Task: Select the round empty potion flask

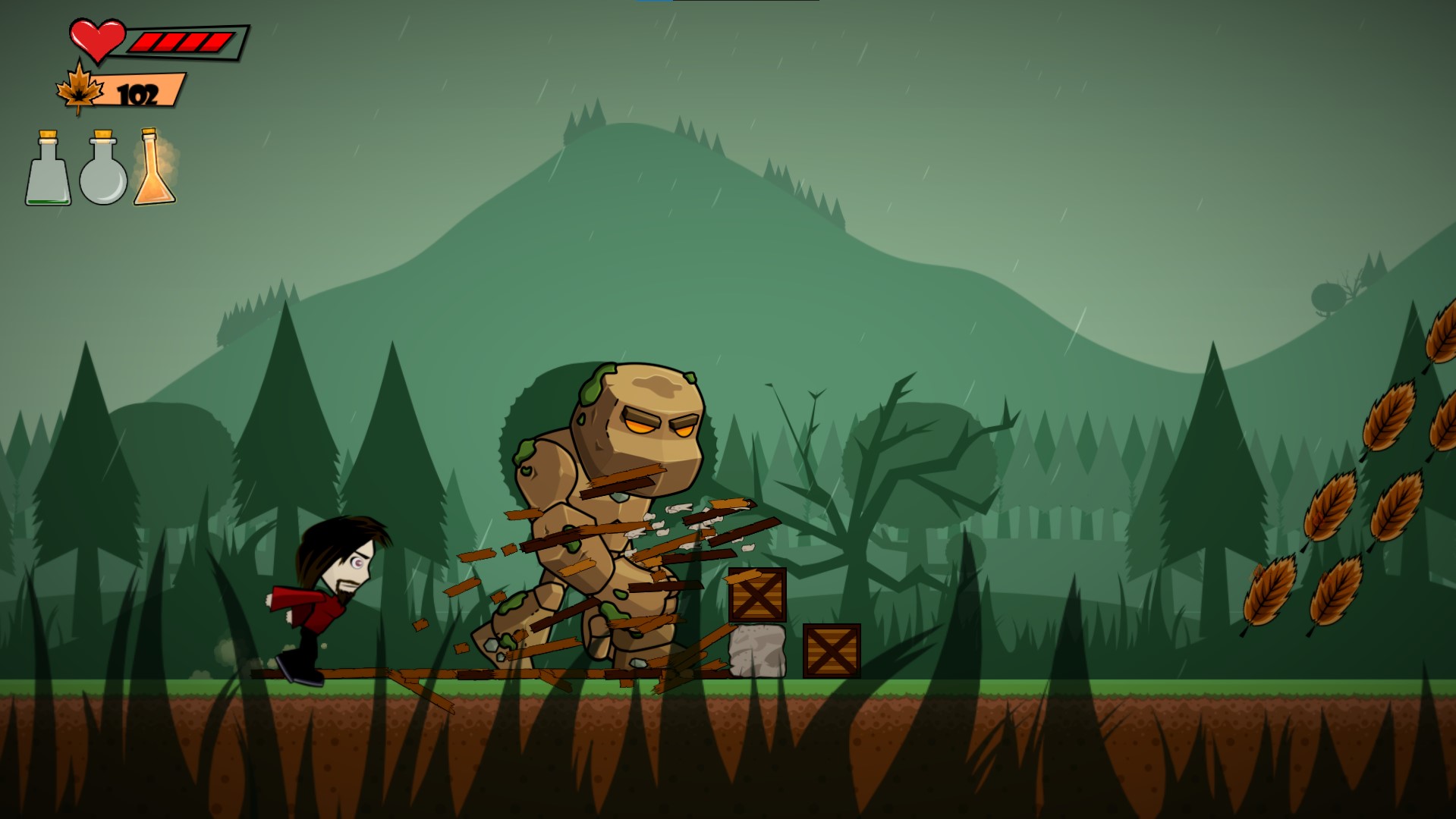Action: coord(103,171)
